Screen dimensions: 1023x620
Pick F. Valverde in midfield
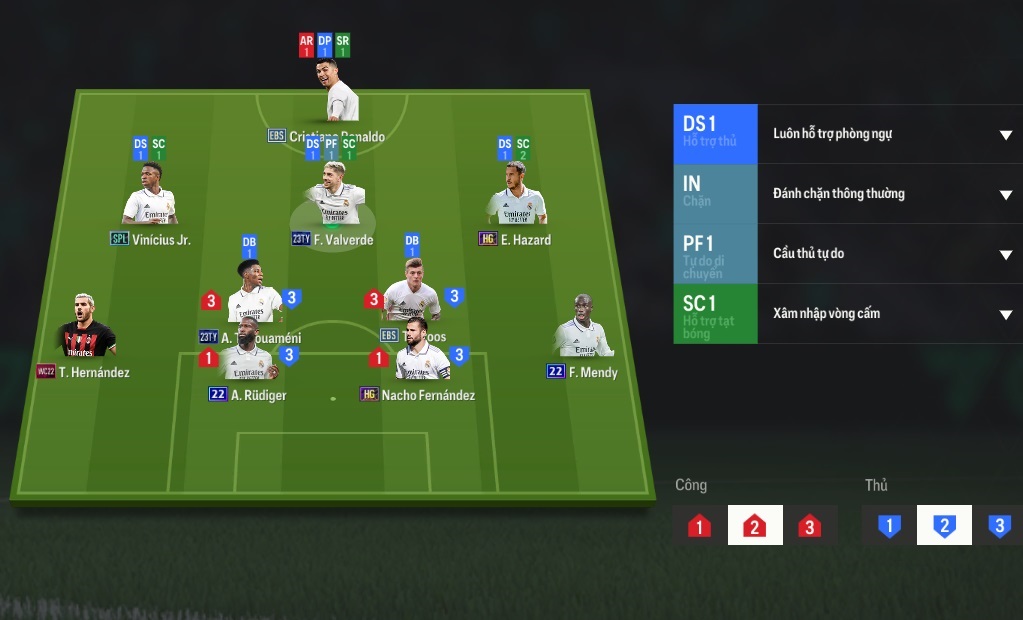point(334,199)
